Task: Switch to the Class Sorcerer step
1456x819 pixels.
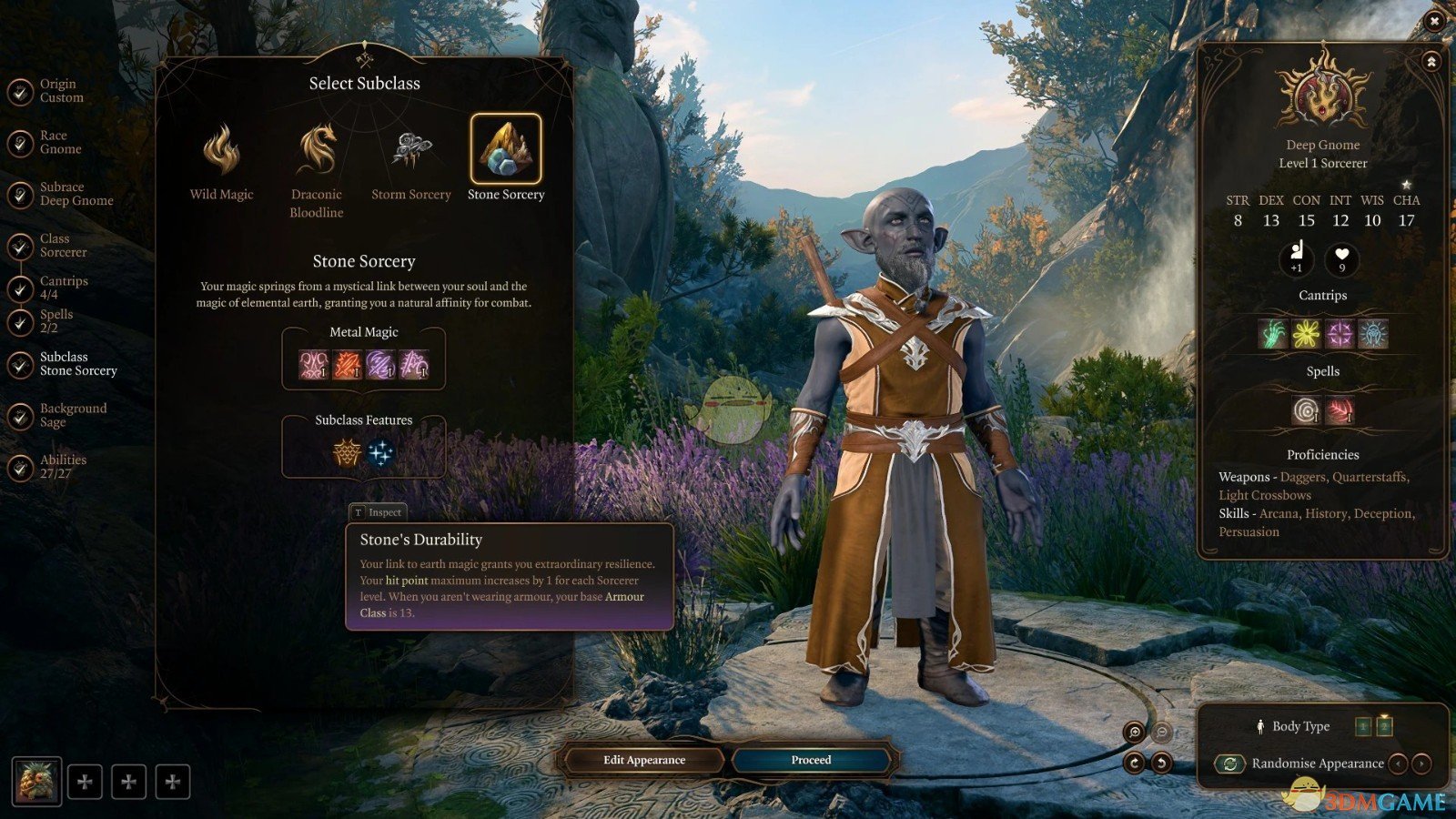Action: 63,245
